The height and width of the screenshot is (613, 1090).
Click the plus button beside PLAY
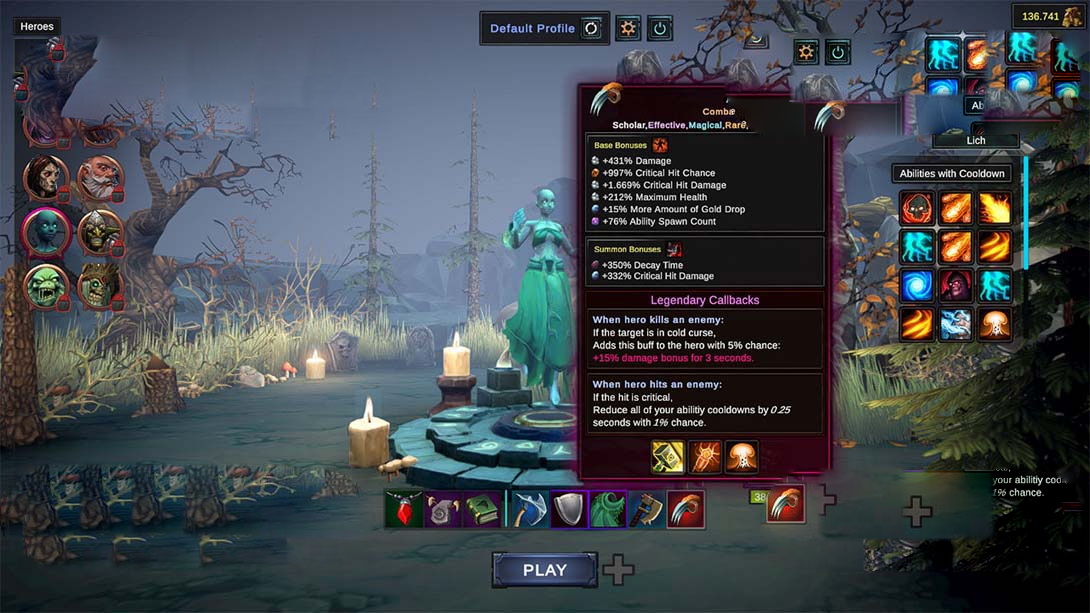pos(618,570)
